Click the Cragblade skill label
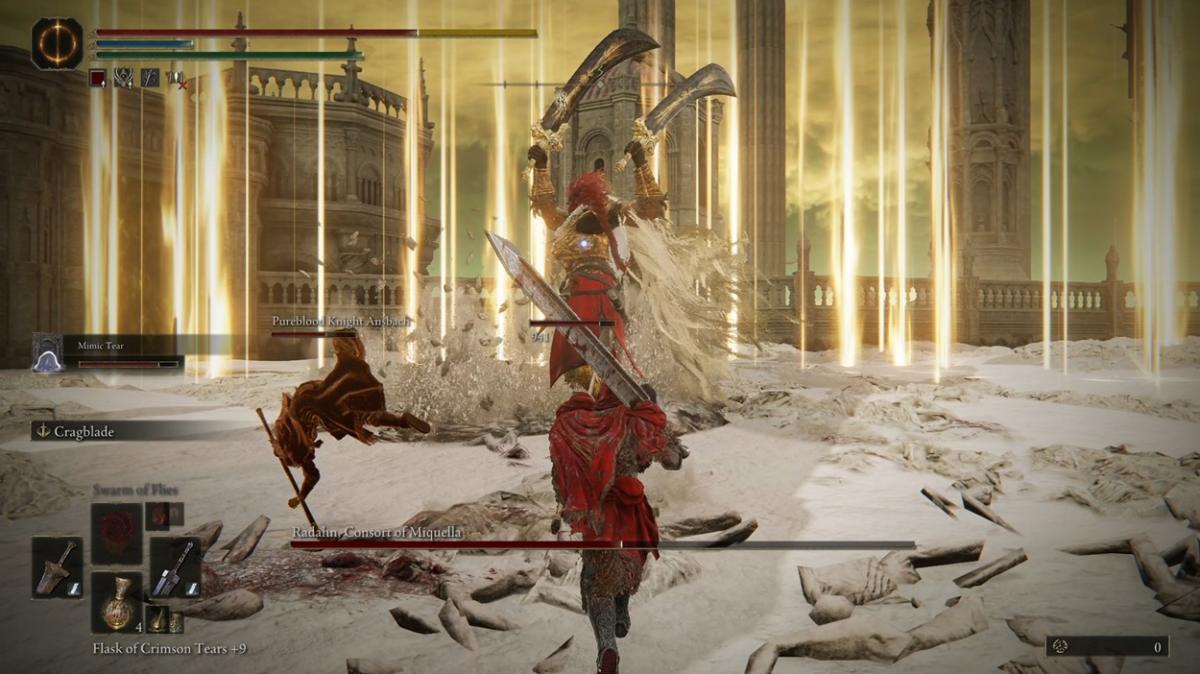Viewport: 1200px width, 674px height. 84,430
